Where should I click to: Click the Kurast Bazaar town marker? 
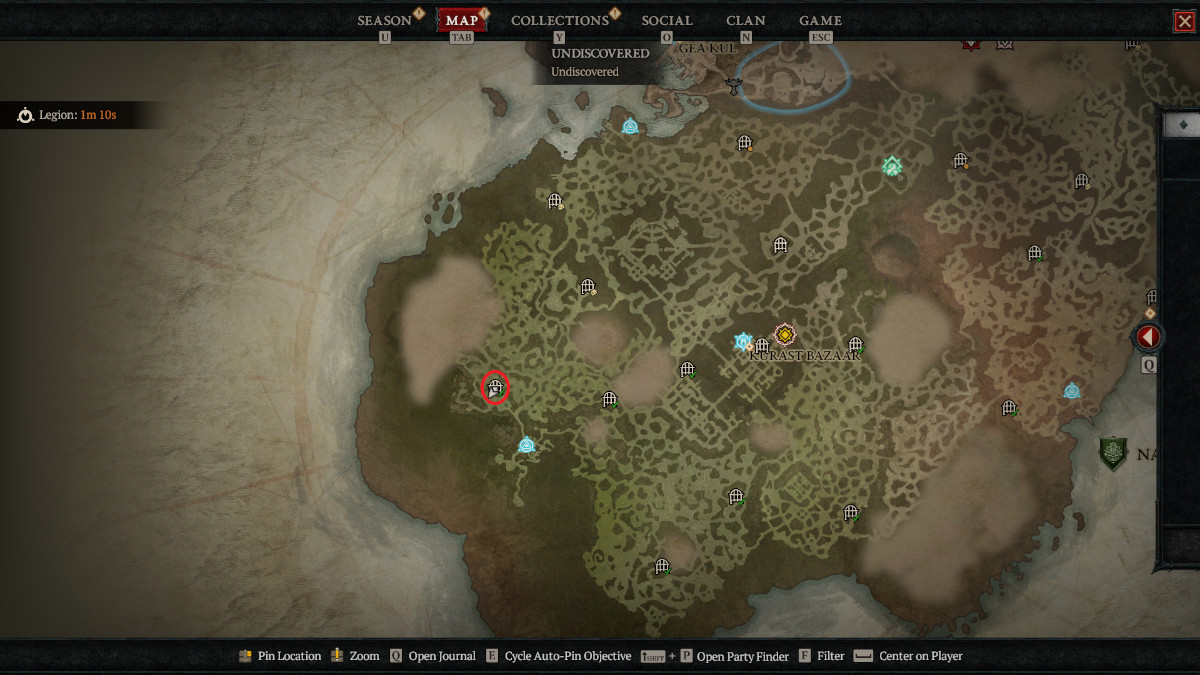click(x=785, y=335)
